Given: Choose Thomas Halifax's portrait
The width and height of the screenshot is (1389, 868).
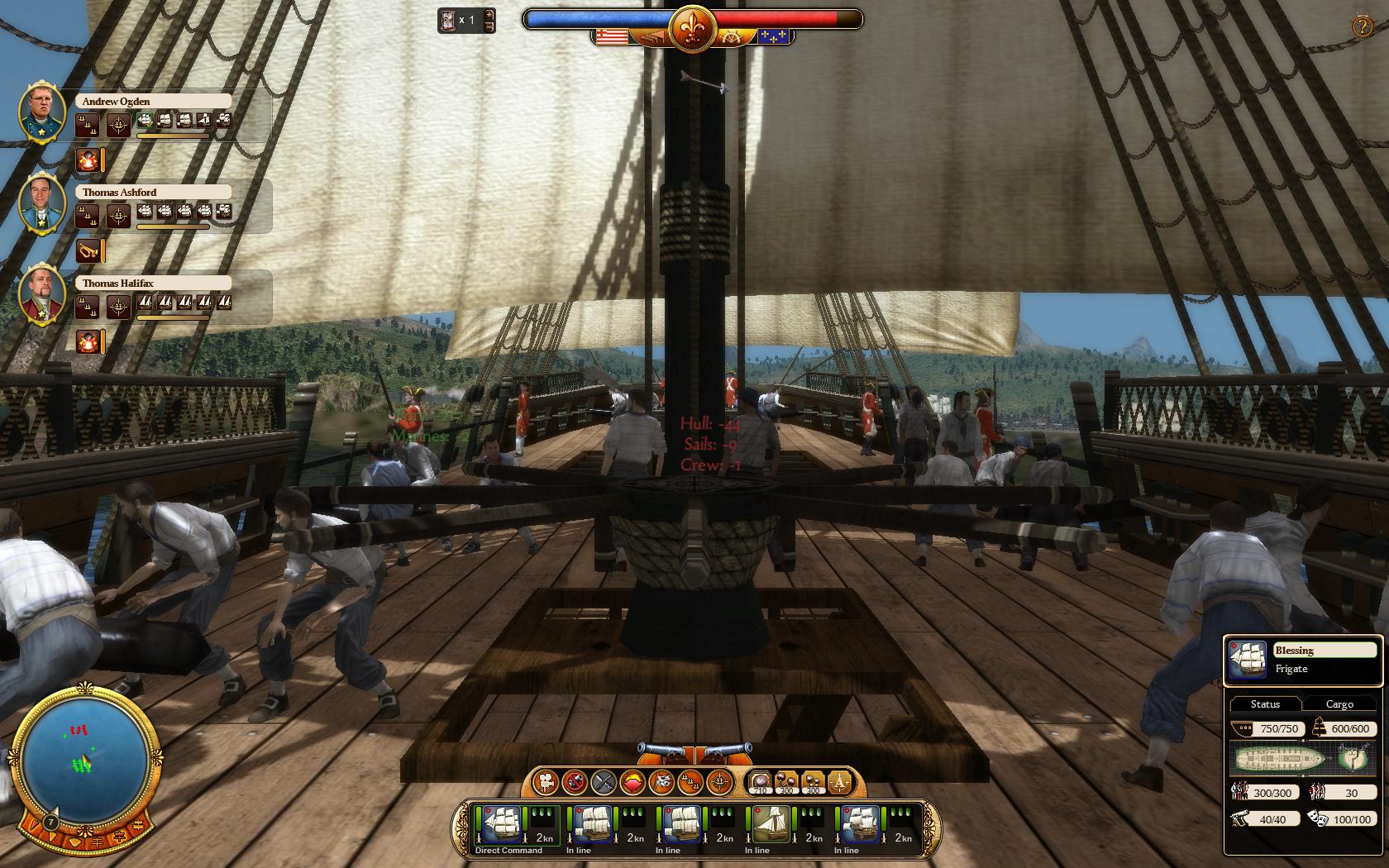Looking at the screenshot, I should point(42,294).
